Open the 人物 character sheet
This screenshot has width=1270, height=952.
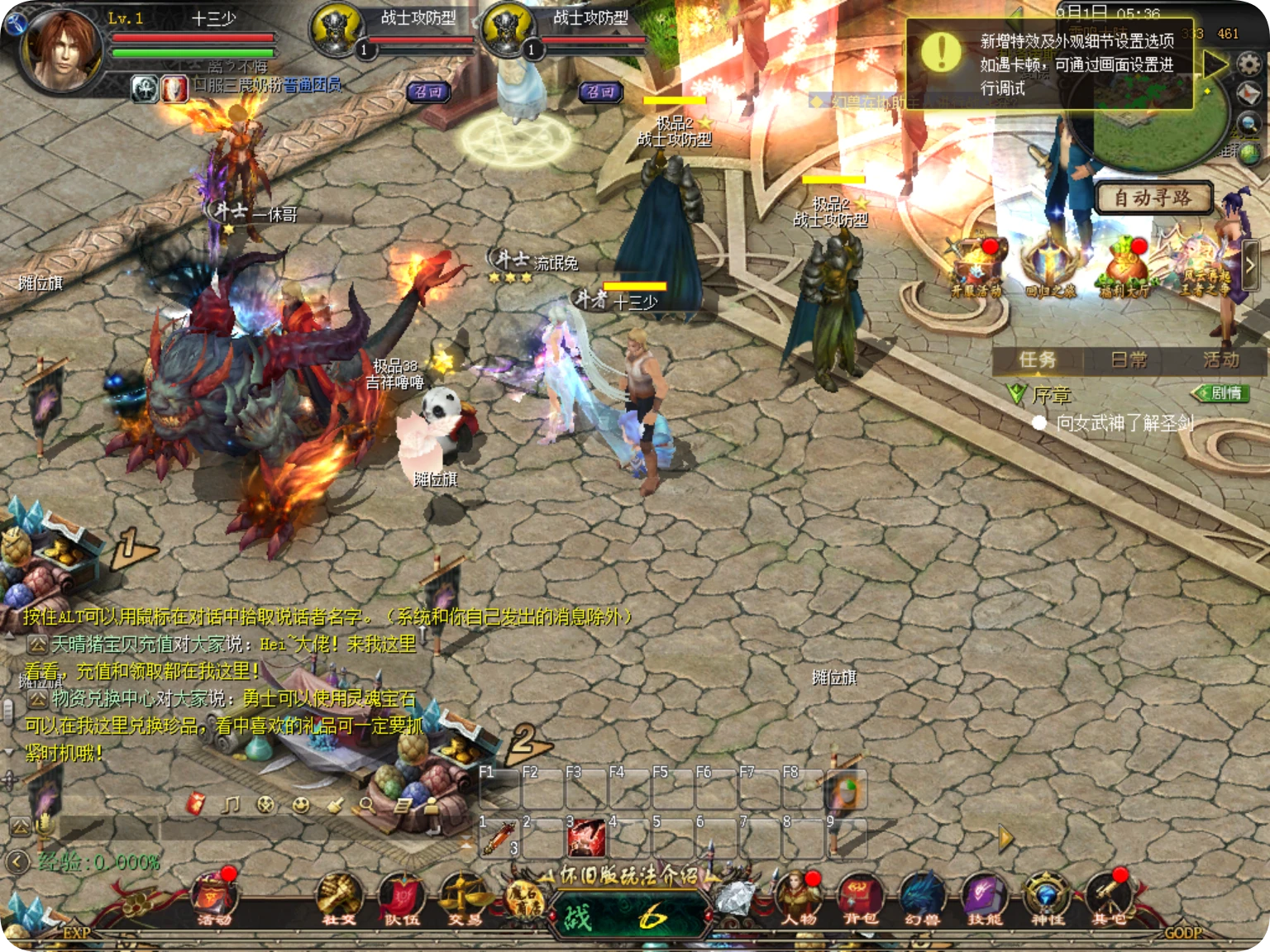(798, 897)
